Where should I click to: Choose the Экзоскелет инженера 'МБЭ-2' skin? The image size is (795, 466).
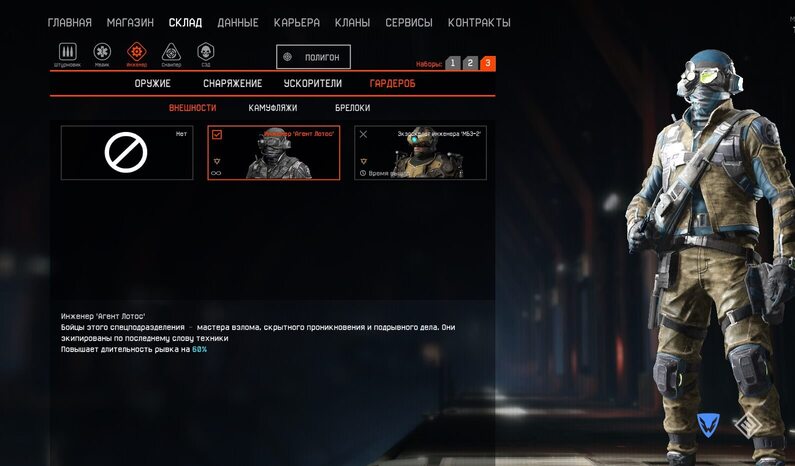pos(420,153)
